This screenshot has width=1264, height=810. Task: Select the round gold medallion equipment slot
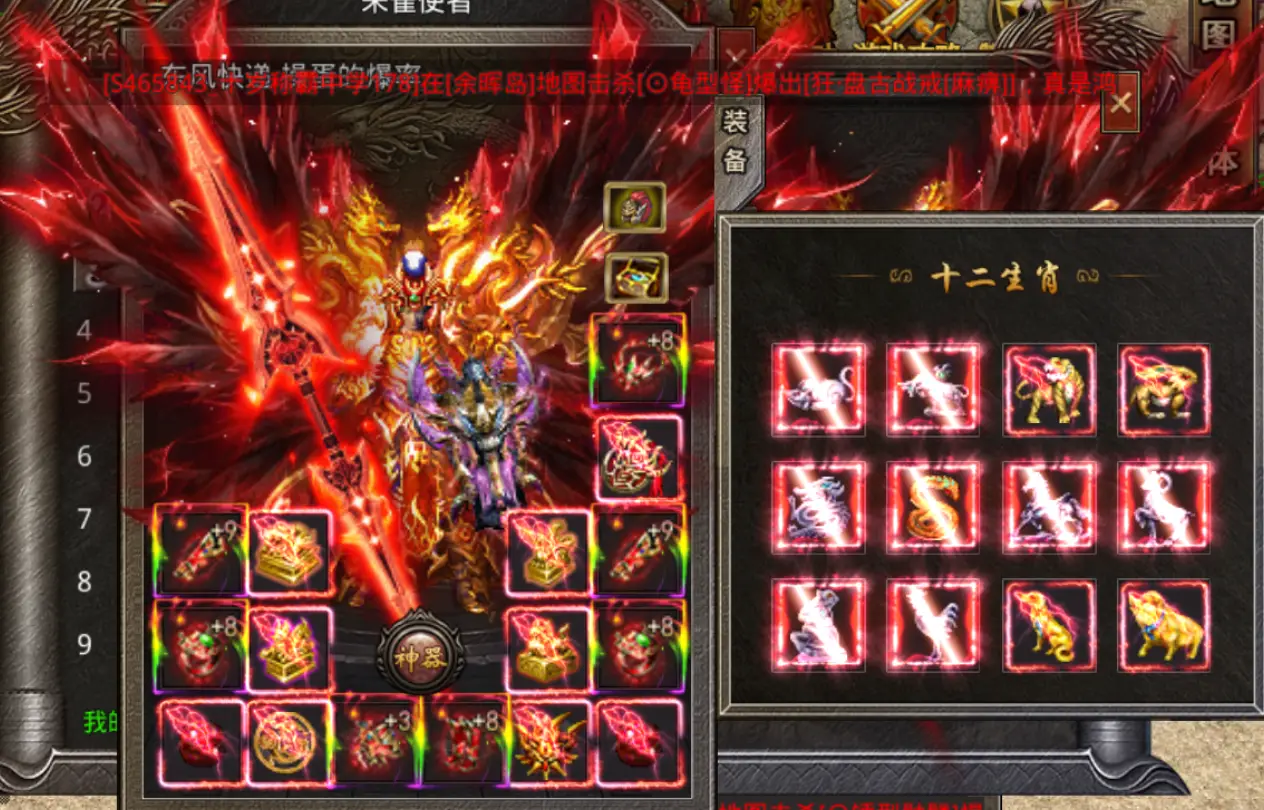pos(289,741)
